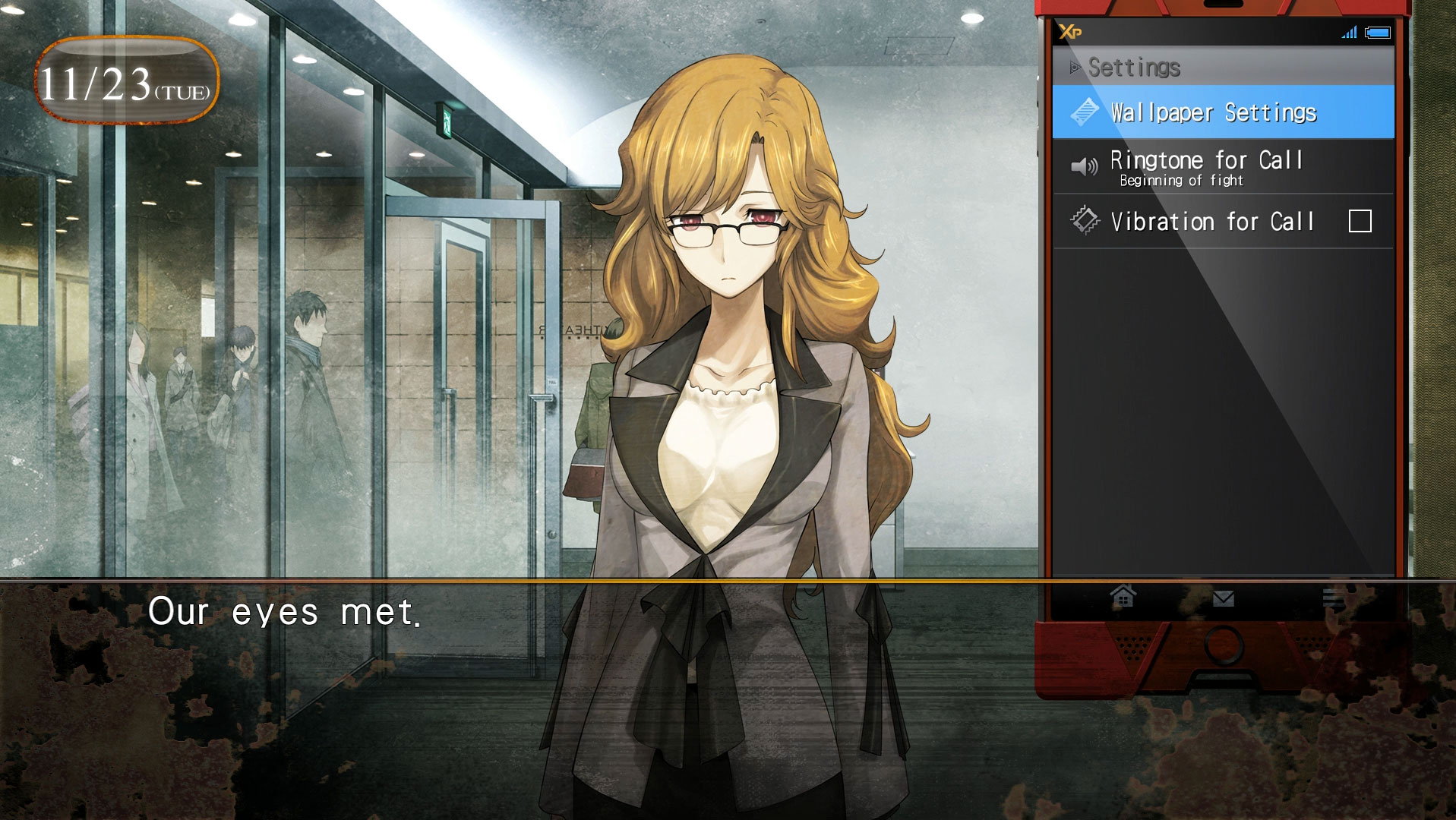Open the phone's mail envelope icon
This screenshot has height=820, width=1456.
pos(1223,599)
